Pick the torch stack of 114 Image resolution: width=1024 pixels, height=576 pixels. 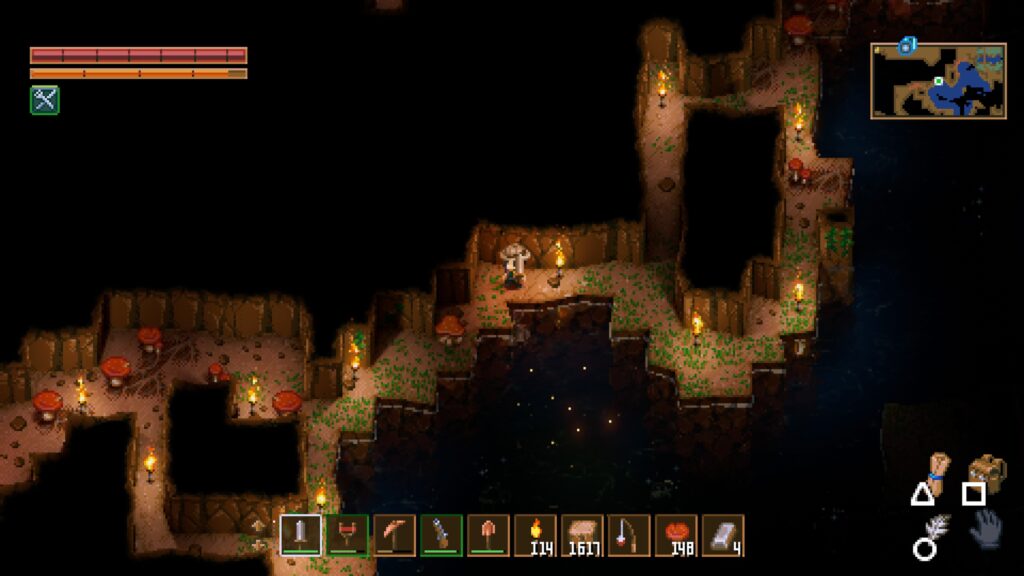point(536,535)
